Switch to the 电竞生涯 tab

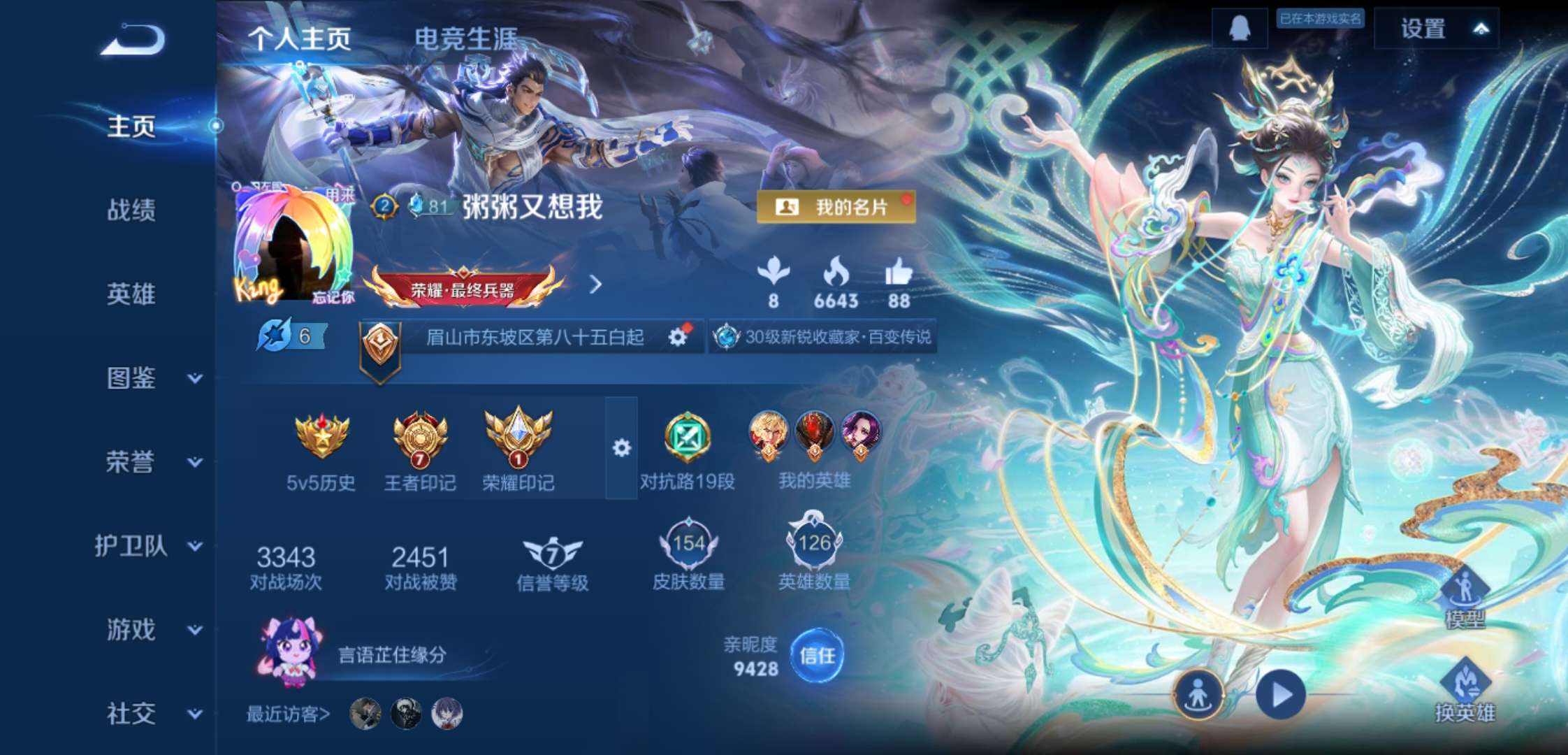point(466,38)
